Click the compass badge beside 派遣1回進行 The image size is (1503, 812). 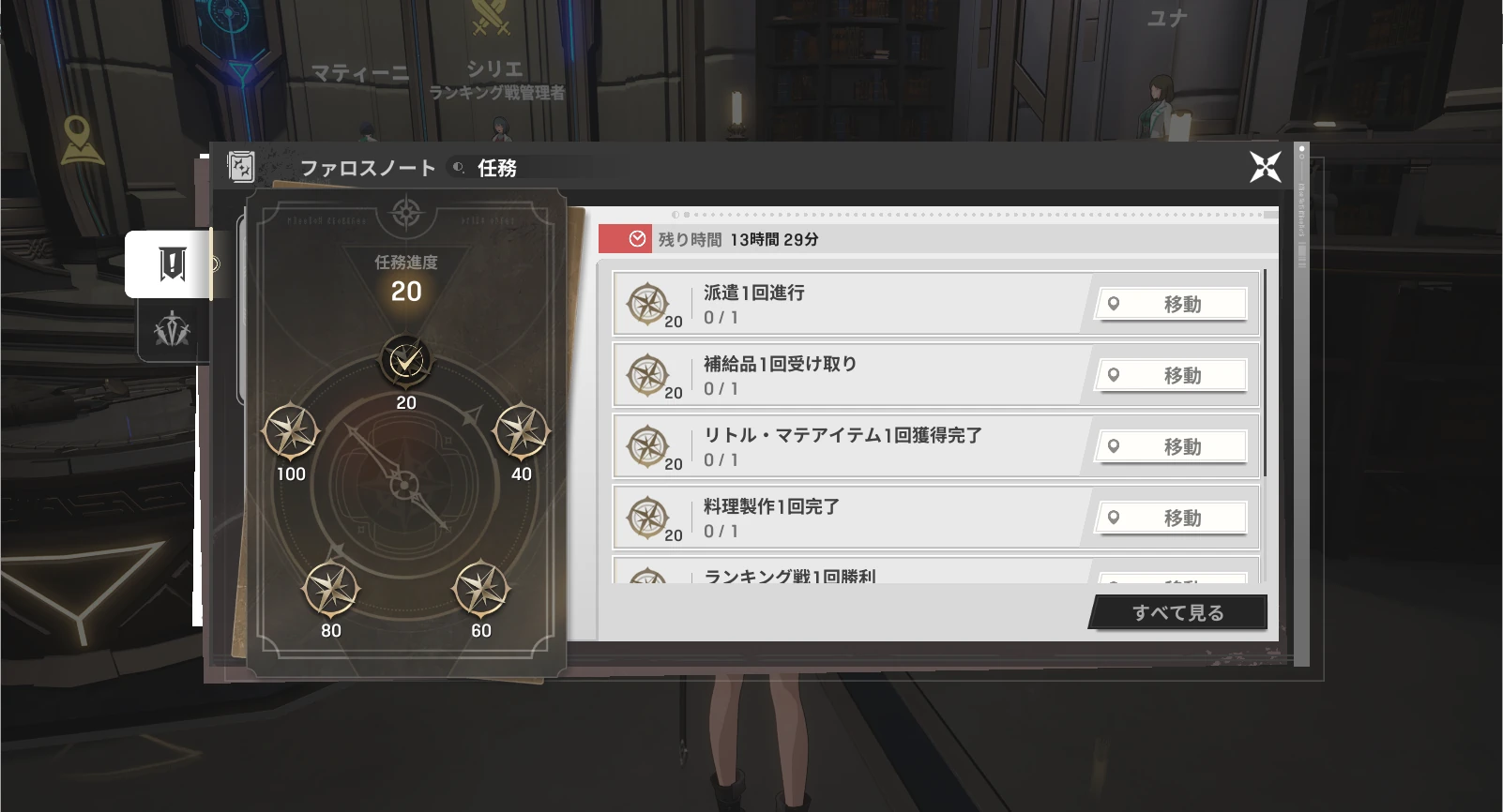tap(649, 302)
